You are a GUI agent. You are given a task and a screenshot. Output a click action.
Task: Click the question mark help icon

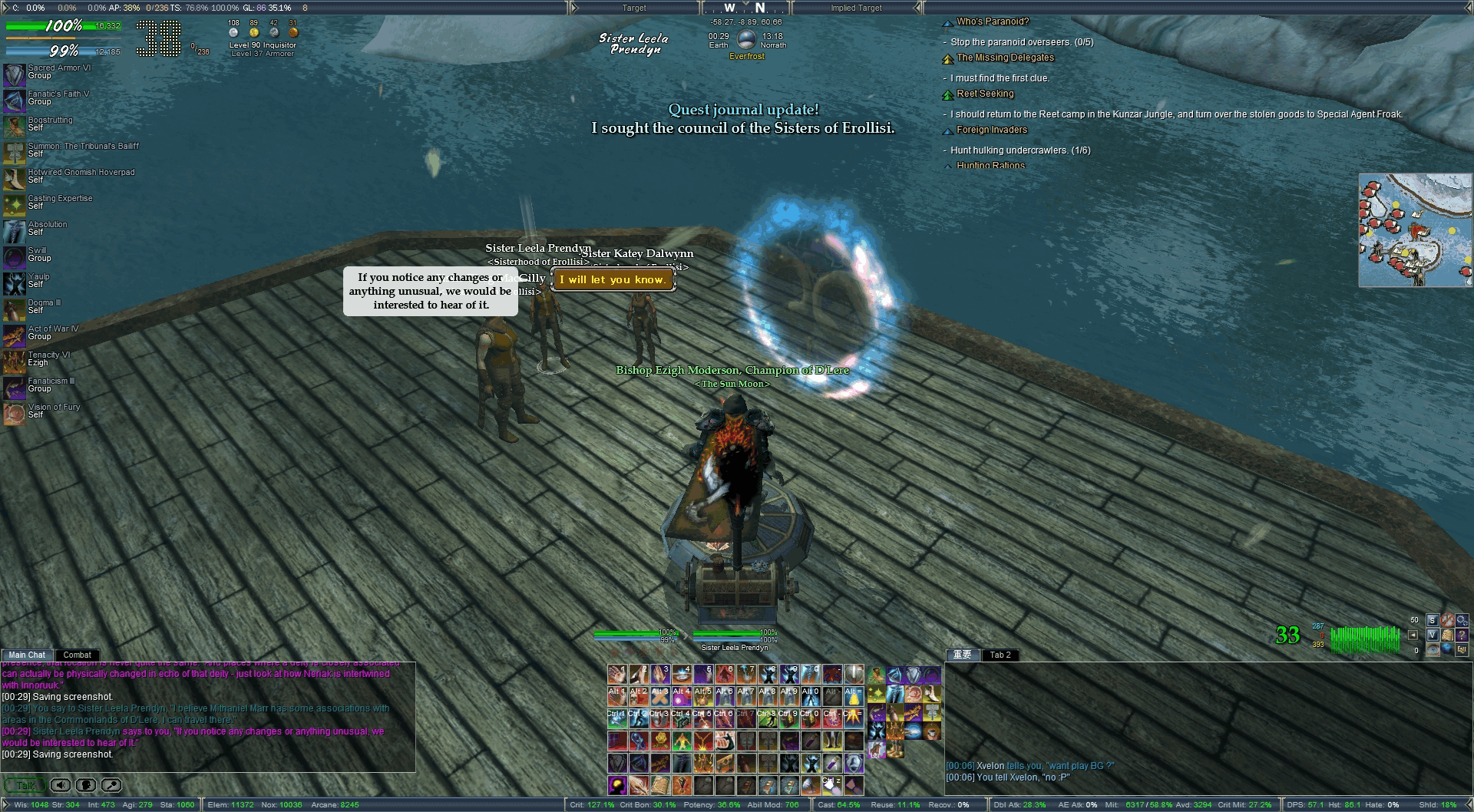pyautogui.click(x=1462, y=635)
